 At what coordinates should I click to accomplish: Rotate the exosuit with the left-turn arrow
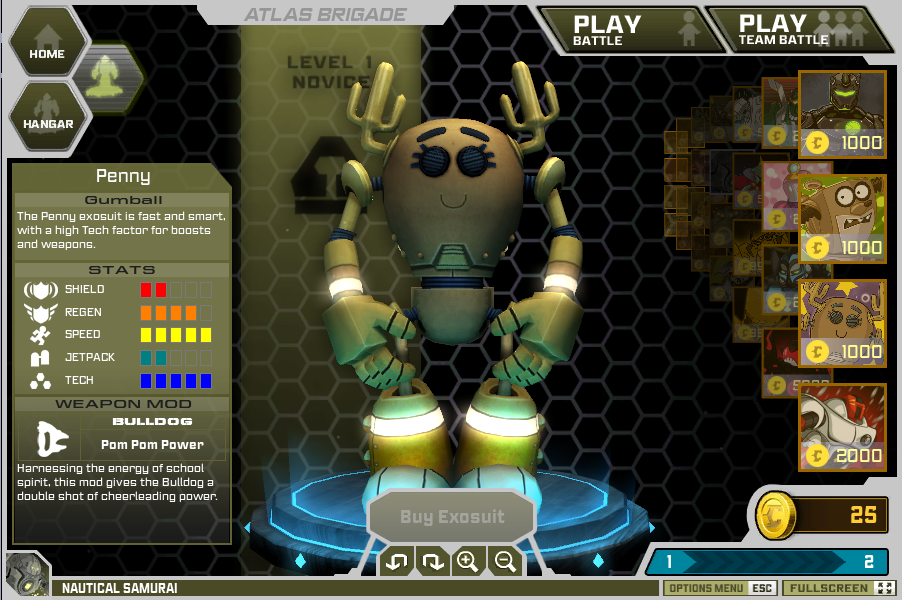pyautogui.click(x=396, y=562)
